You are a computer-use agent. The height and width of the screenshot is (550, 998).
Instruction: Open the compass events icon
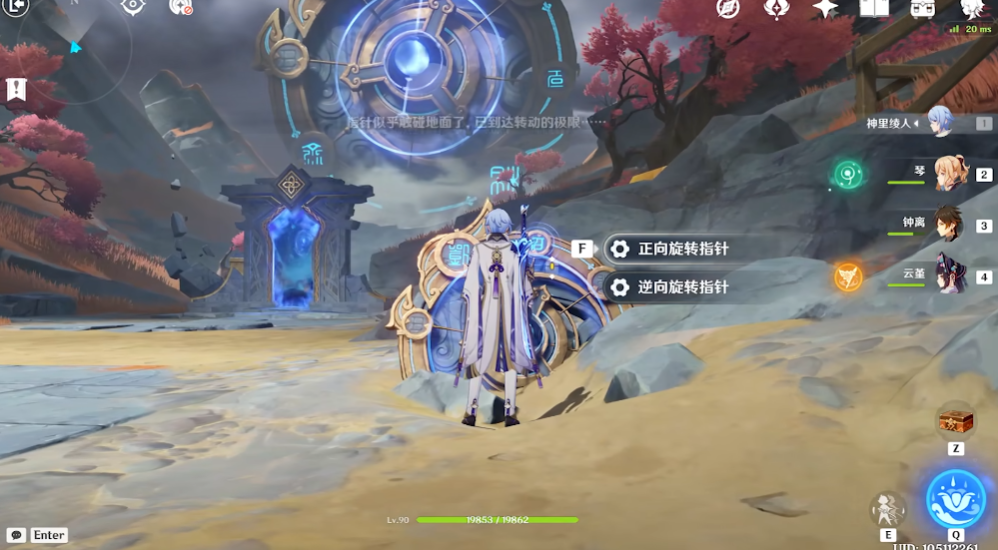(x=728, y=8)
